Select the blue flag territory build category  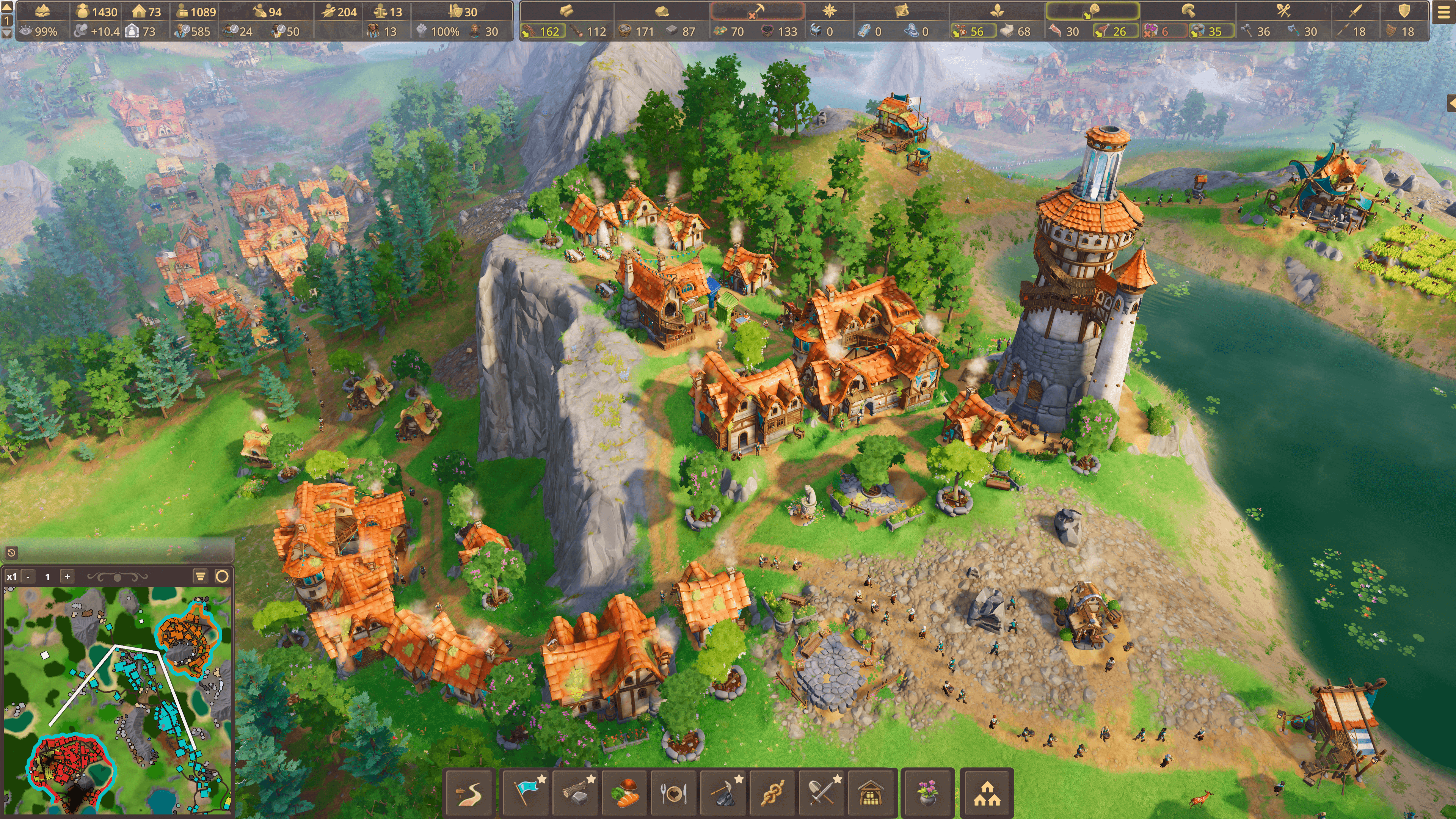(x=527, y=792)
